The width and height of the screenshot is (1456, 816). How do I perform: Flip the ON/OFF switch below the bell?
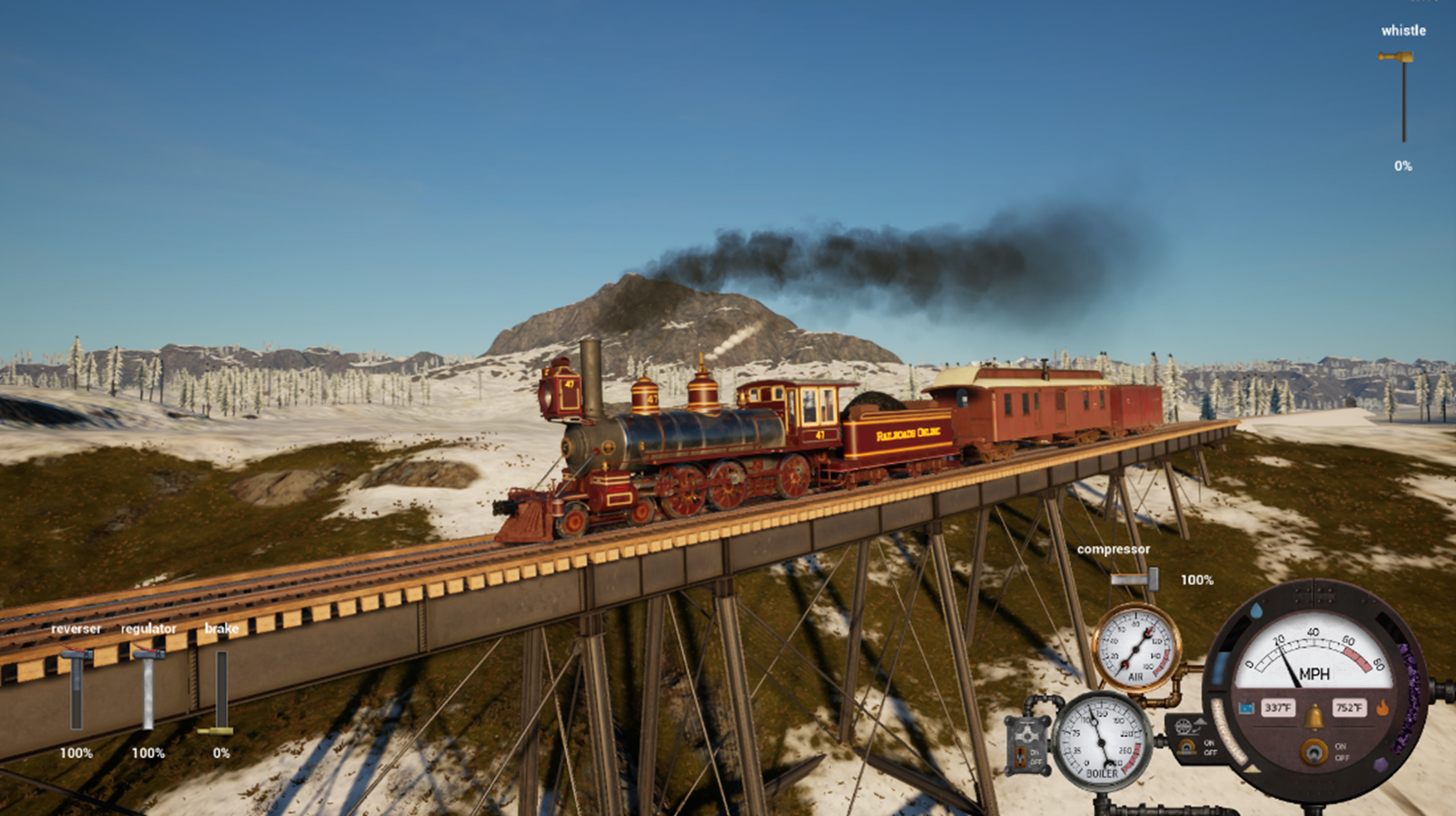pos(1314,751)
